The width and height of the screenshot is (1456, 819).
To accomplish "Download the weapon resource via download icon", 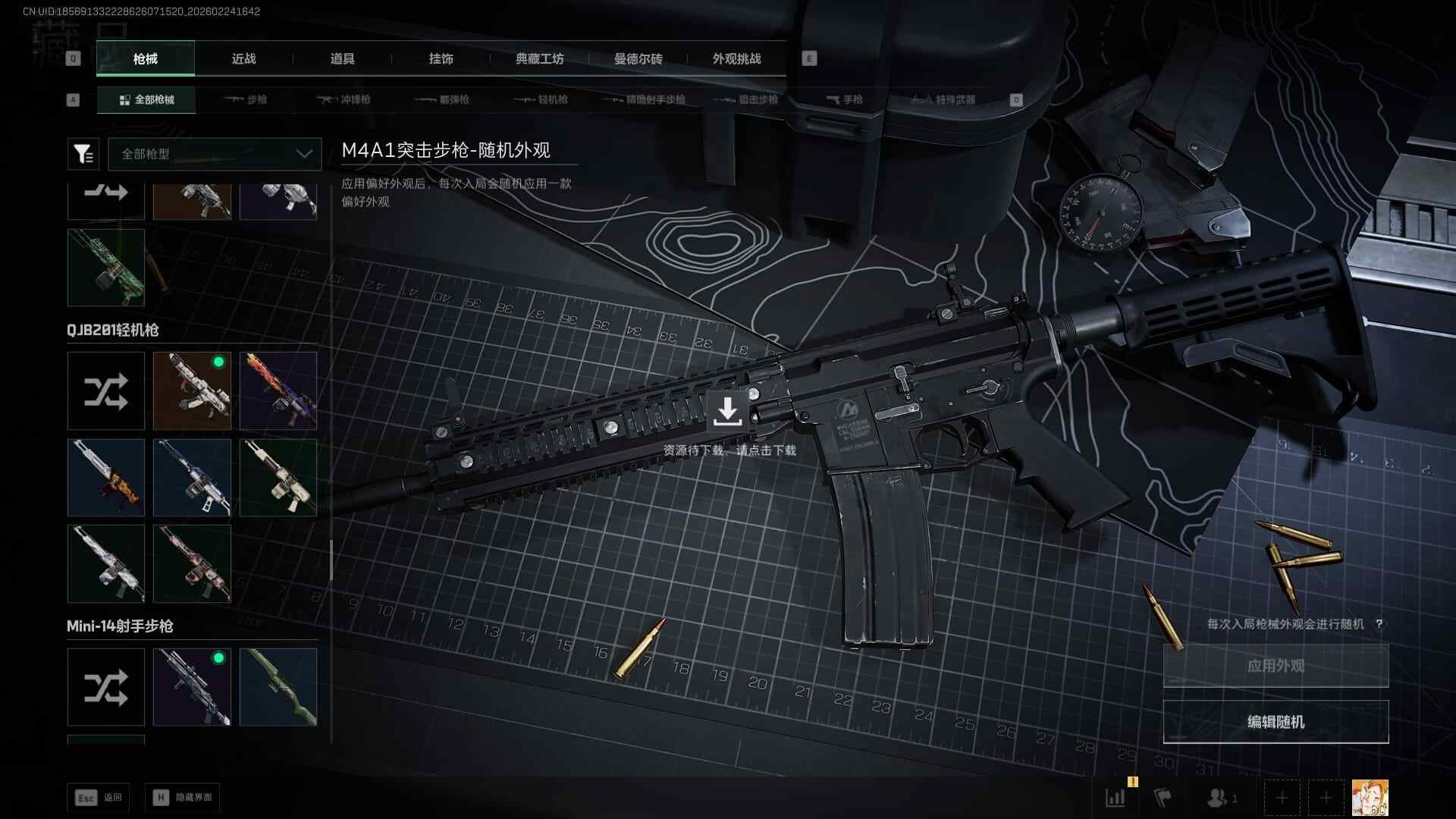I will pyautogui.click(x=727, y=412).
